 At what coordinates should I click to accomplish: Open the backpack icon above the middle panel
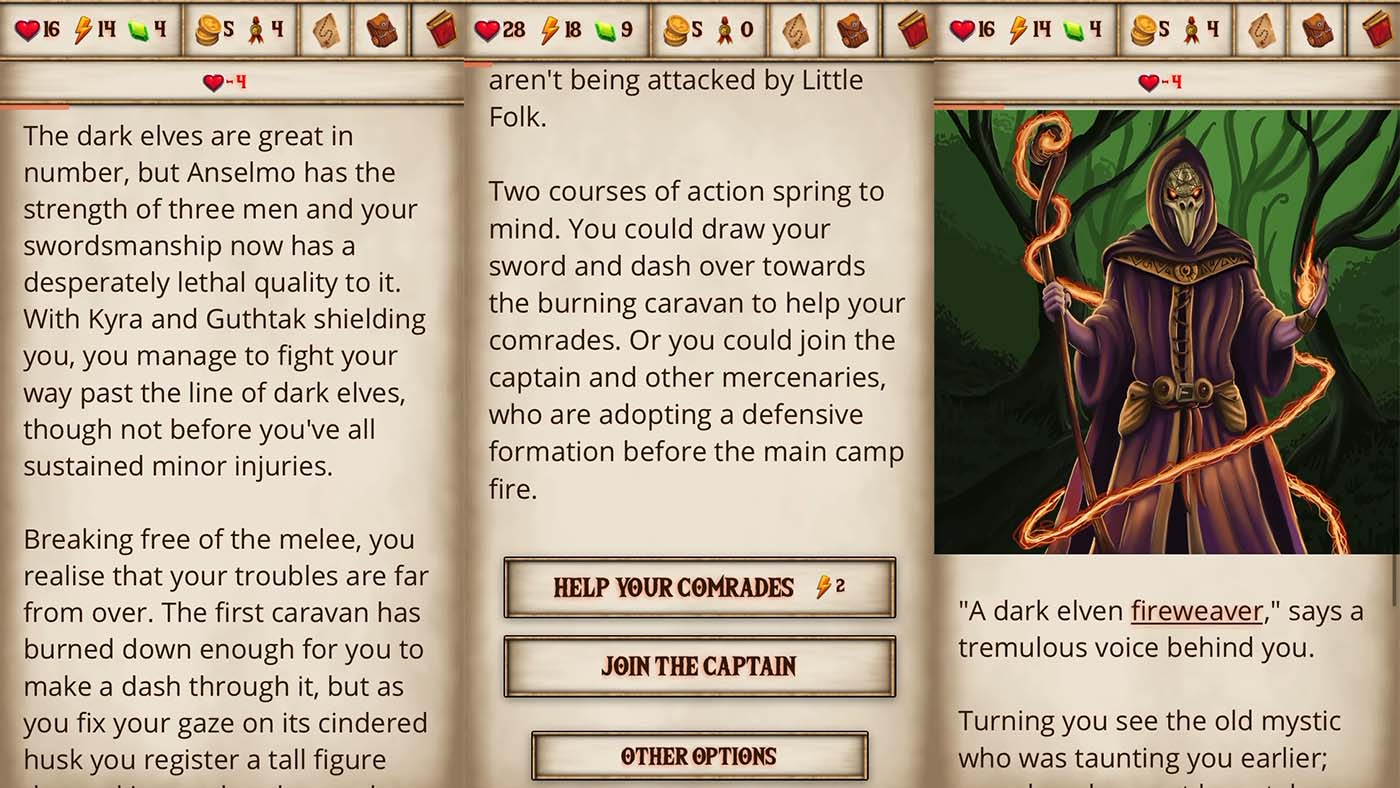855,28
